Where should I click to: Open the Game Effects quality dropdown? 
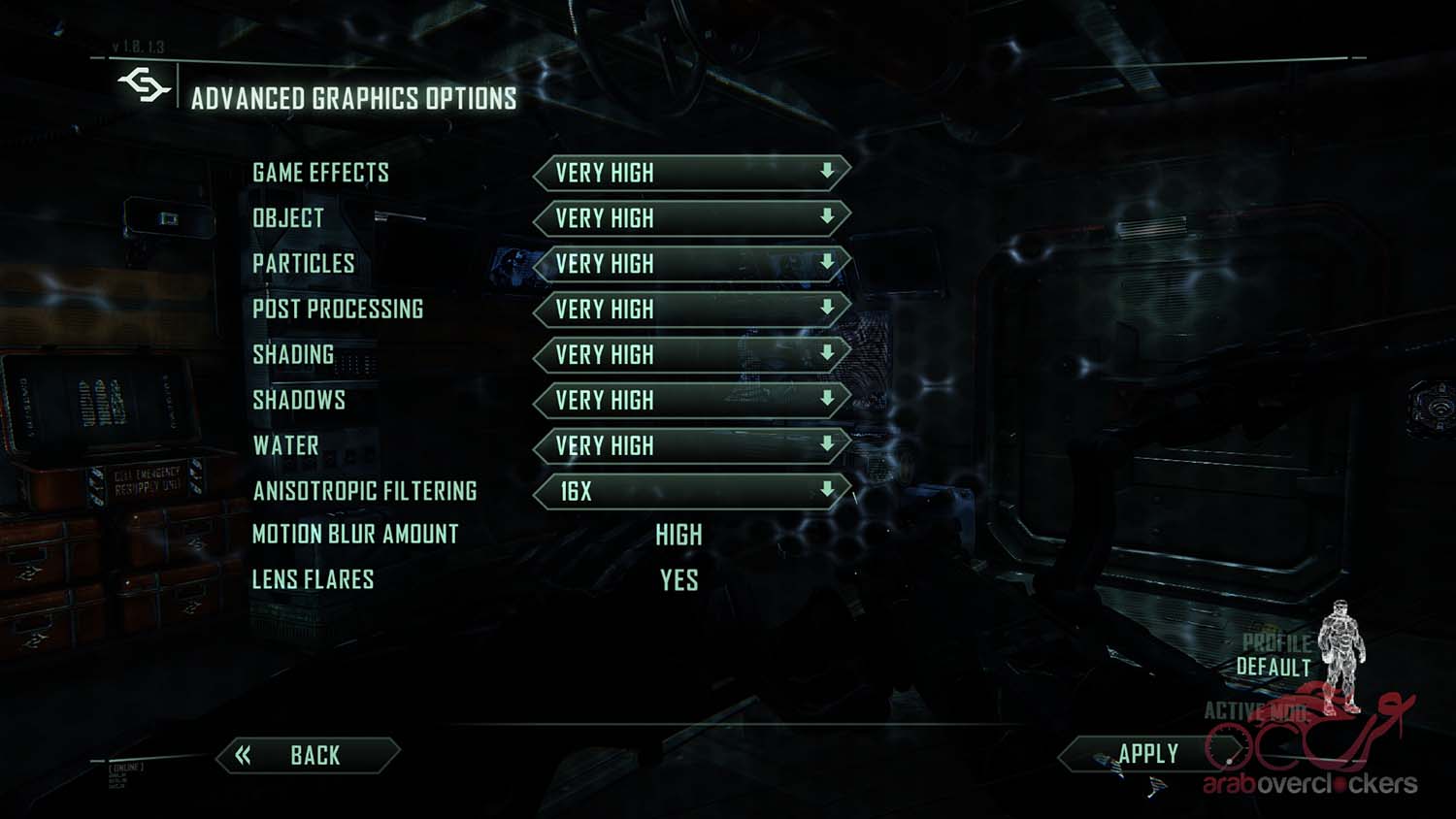pos(691,173)
